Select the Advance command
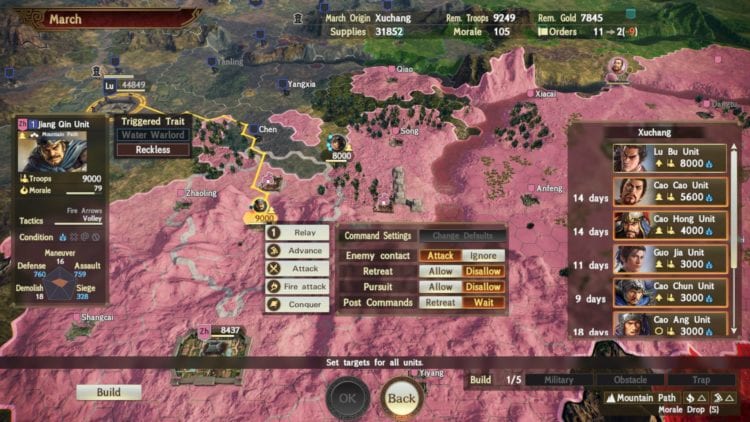The width and height of the screenshot is (750, 422). click(x=297, y=251)
